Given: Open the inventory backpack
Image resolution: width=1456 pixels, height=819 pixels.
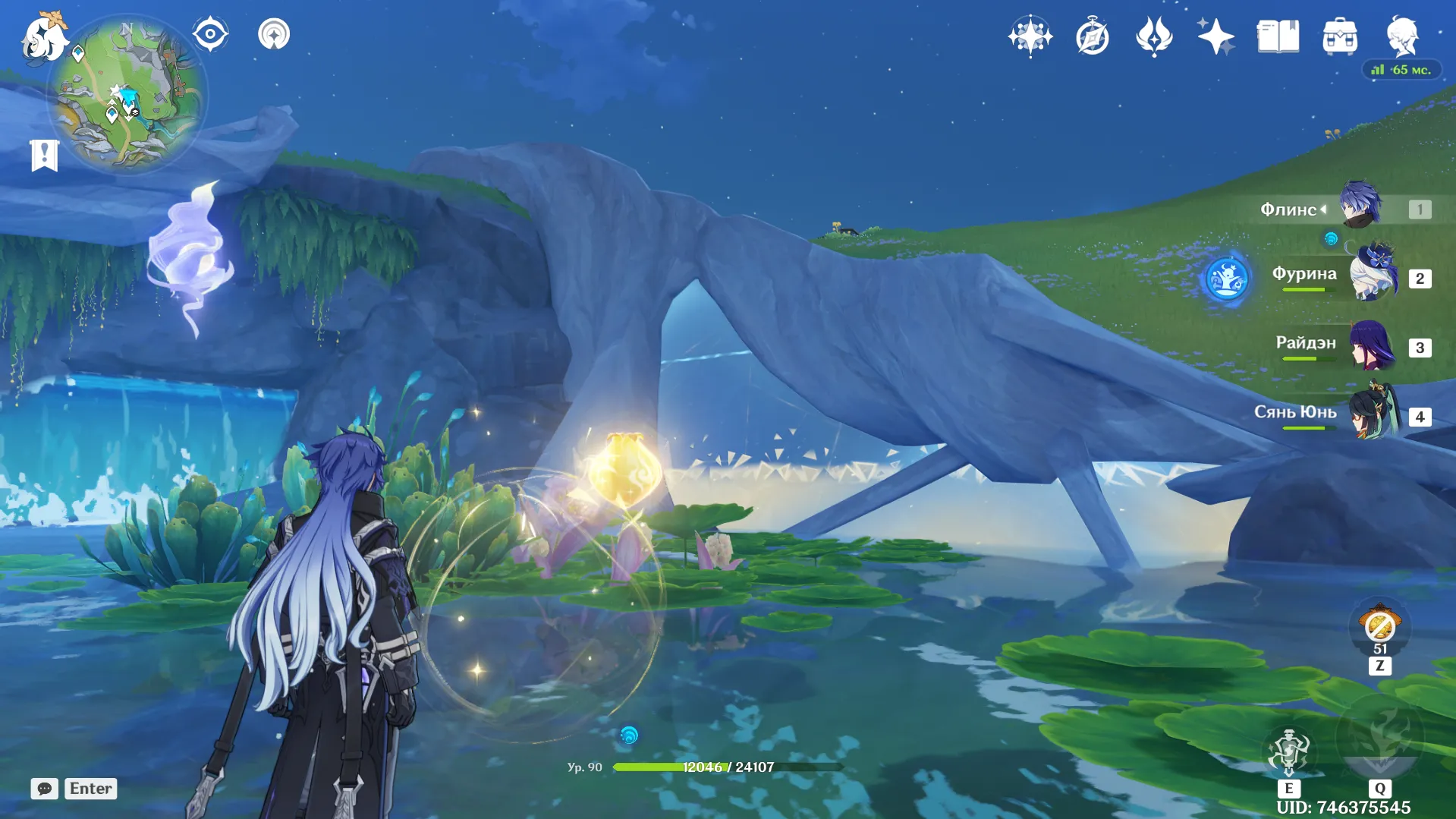Looking at the screenshot, I should pos(1340,36).
